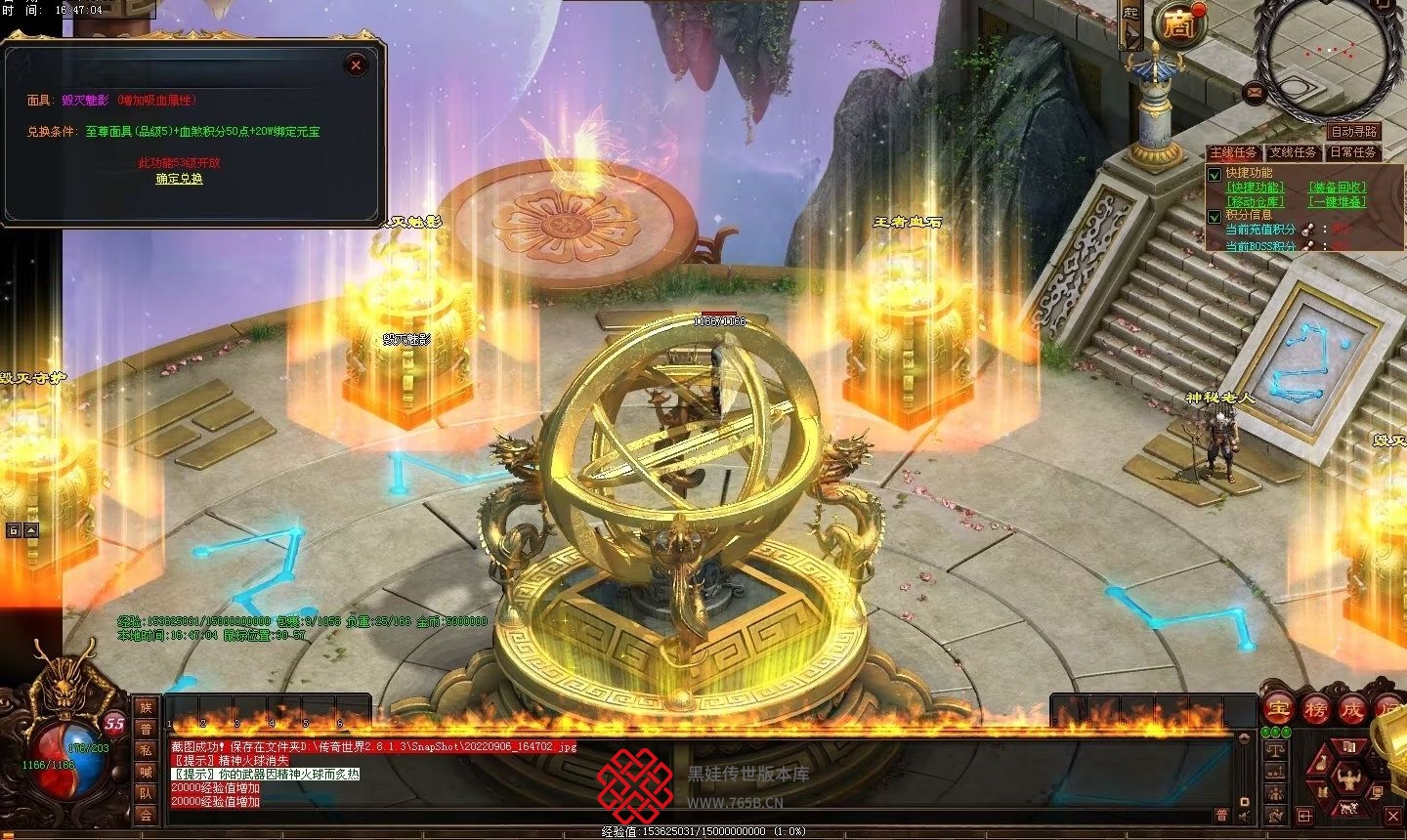Toggle the 快捷功能 checkbox

tap(1215, 174)
